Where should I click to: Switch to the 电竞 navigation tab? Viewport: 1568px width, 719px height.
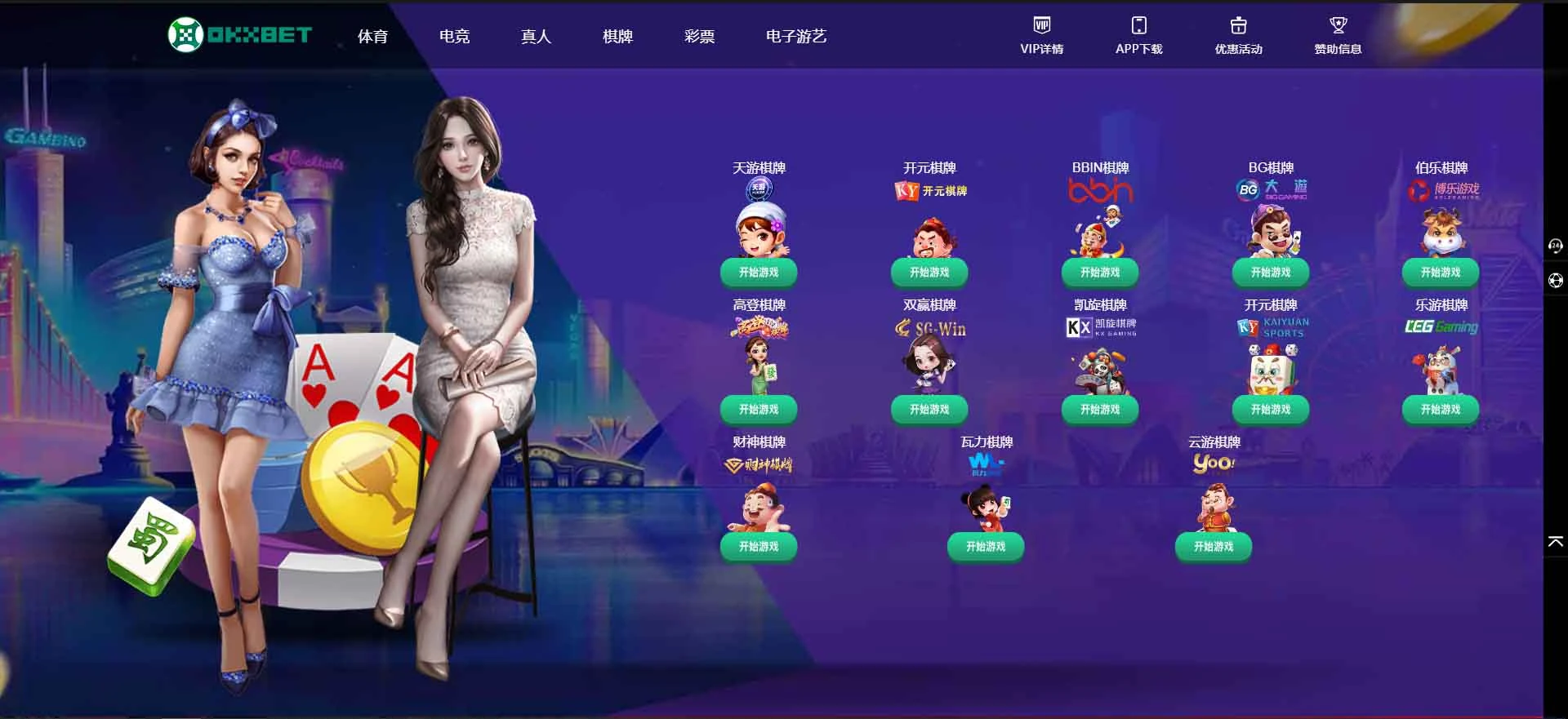pos(454,36)
